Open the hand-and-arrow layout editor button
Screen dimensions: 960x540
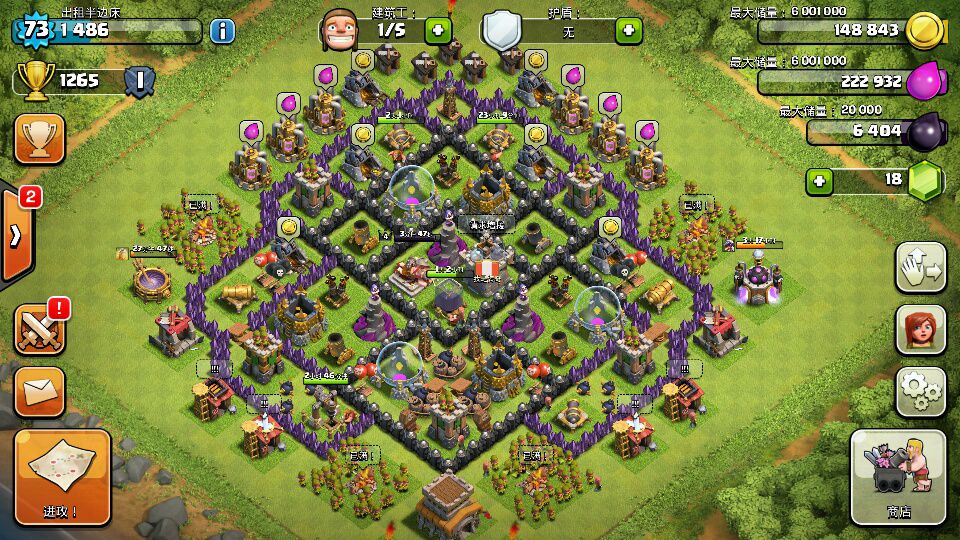point(920,267)
